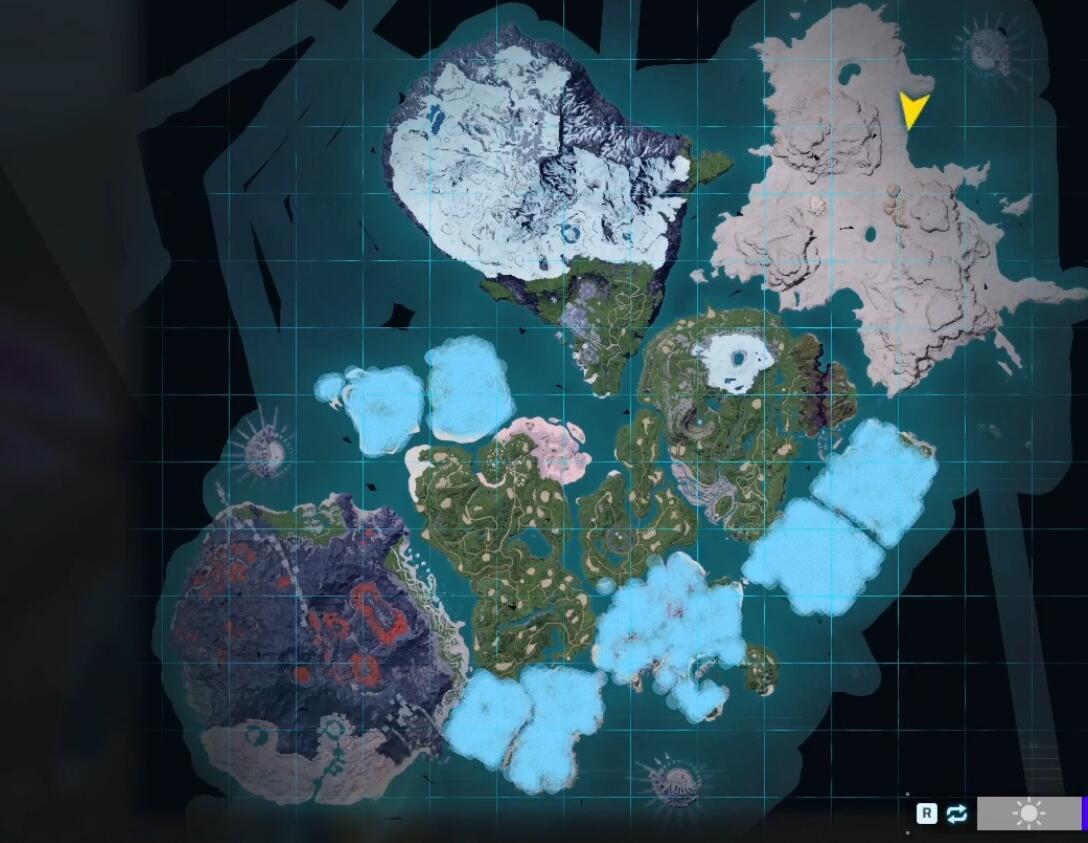Click the blue swap arrows icon
Viewport: 1088px width, 843px height.
coord(957,814)
